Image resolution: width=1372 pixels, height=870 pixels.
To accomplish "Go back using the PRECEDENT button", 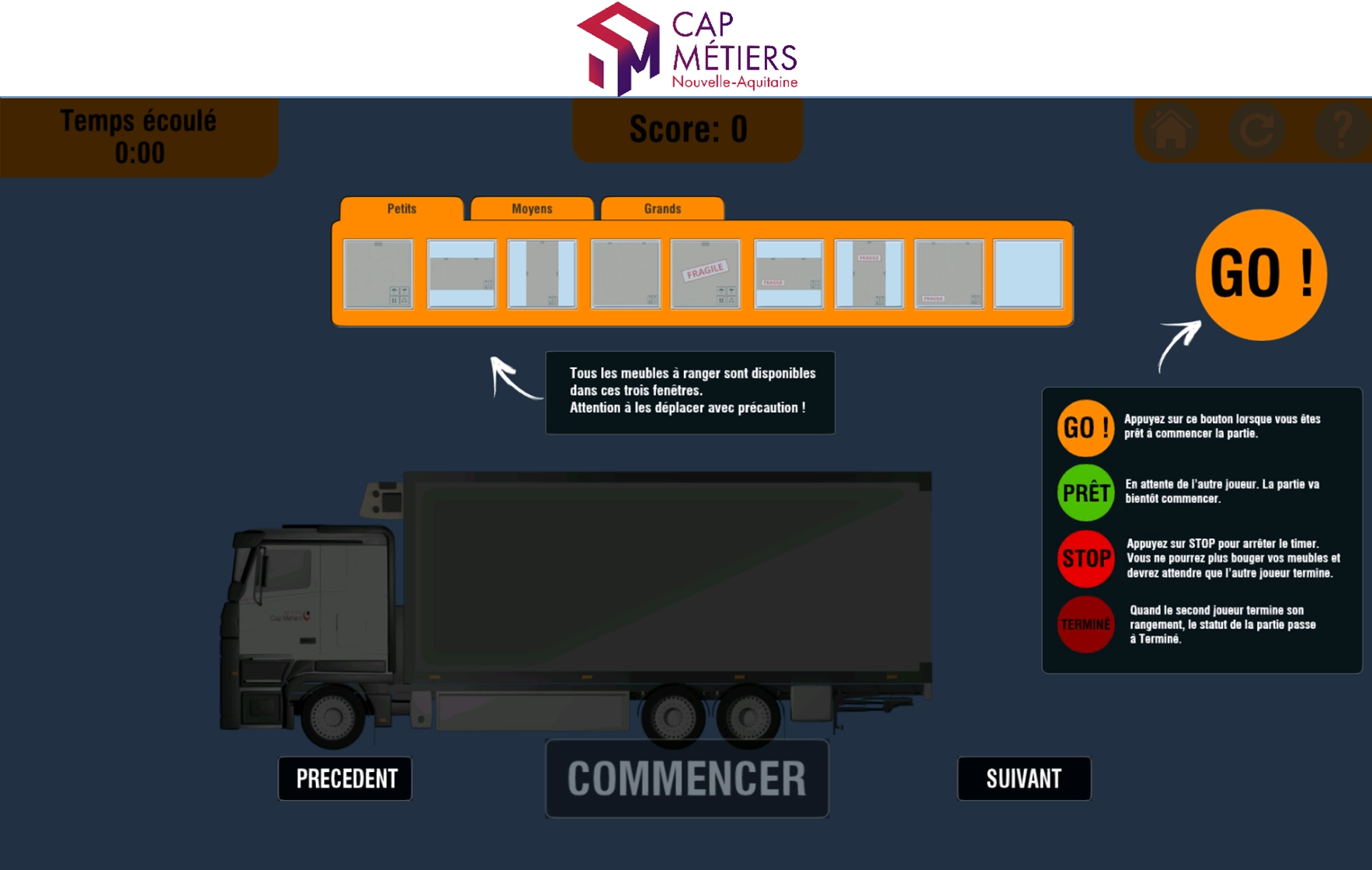I will [x=345, y=778].
